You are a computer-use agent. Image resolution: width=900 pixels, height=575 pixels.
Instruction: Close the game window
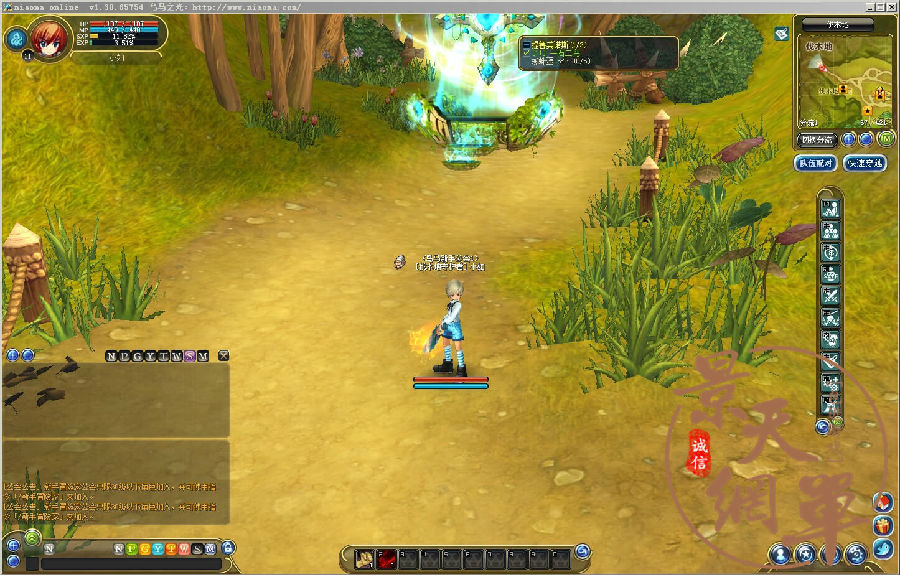click(x=889, y=6)
